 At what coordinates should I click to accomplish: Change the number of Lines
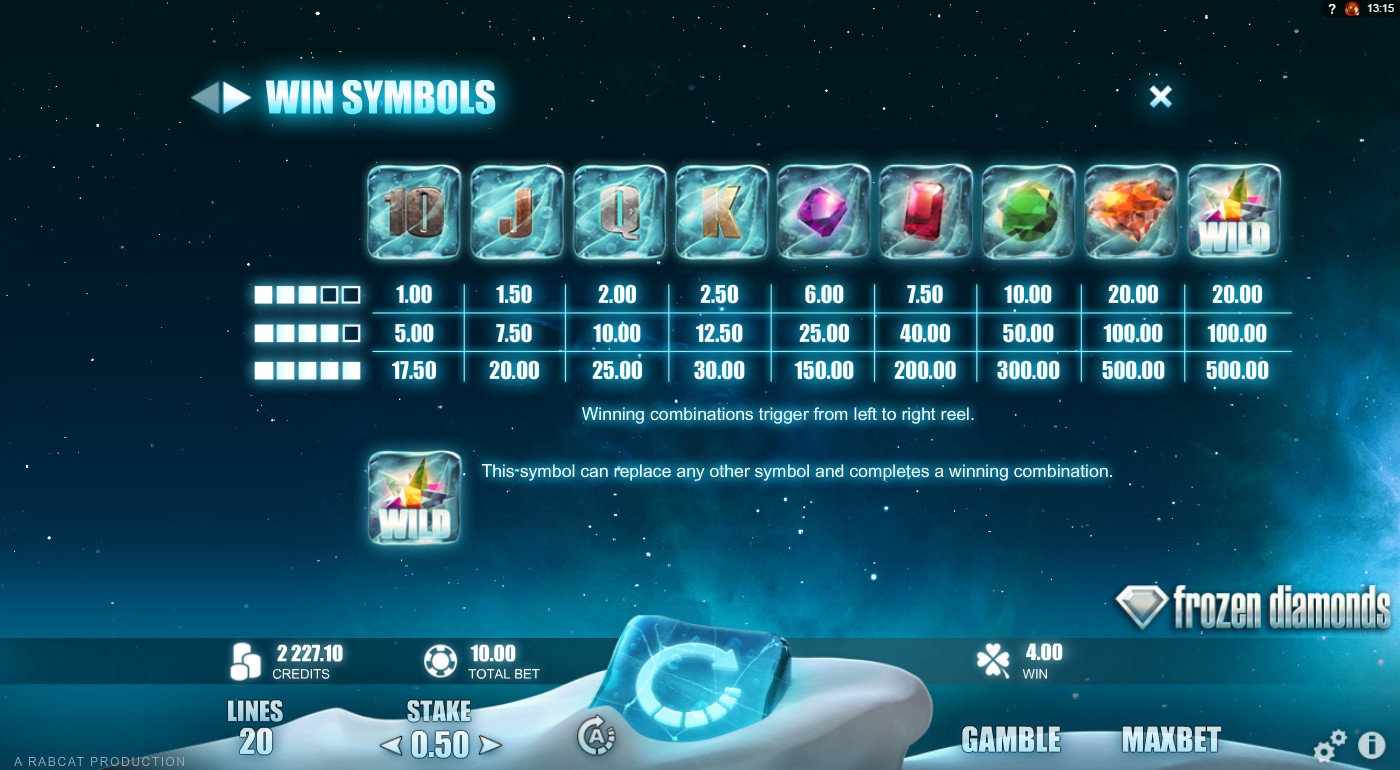click(255, 728)
